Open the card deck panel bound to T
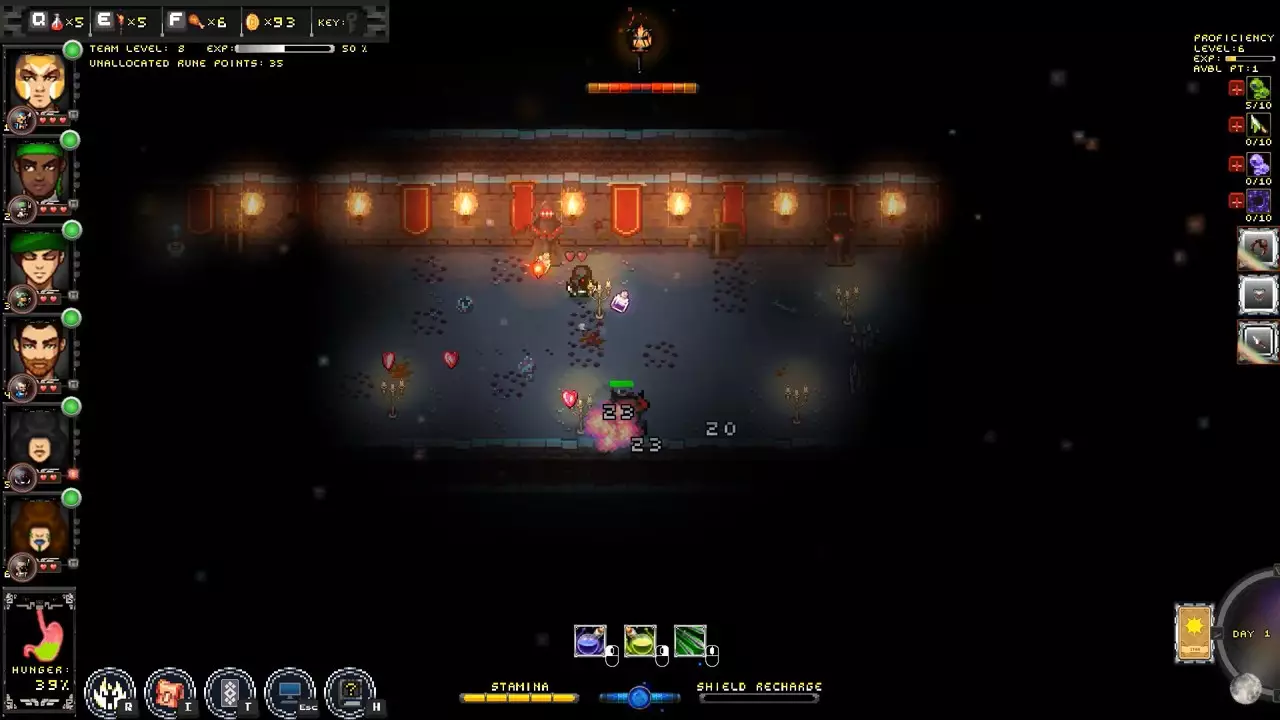 [x=230, y=690]
